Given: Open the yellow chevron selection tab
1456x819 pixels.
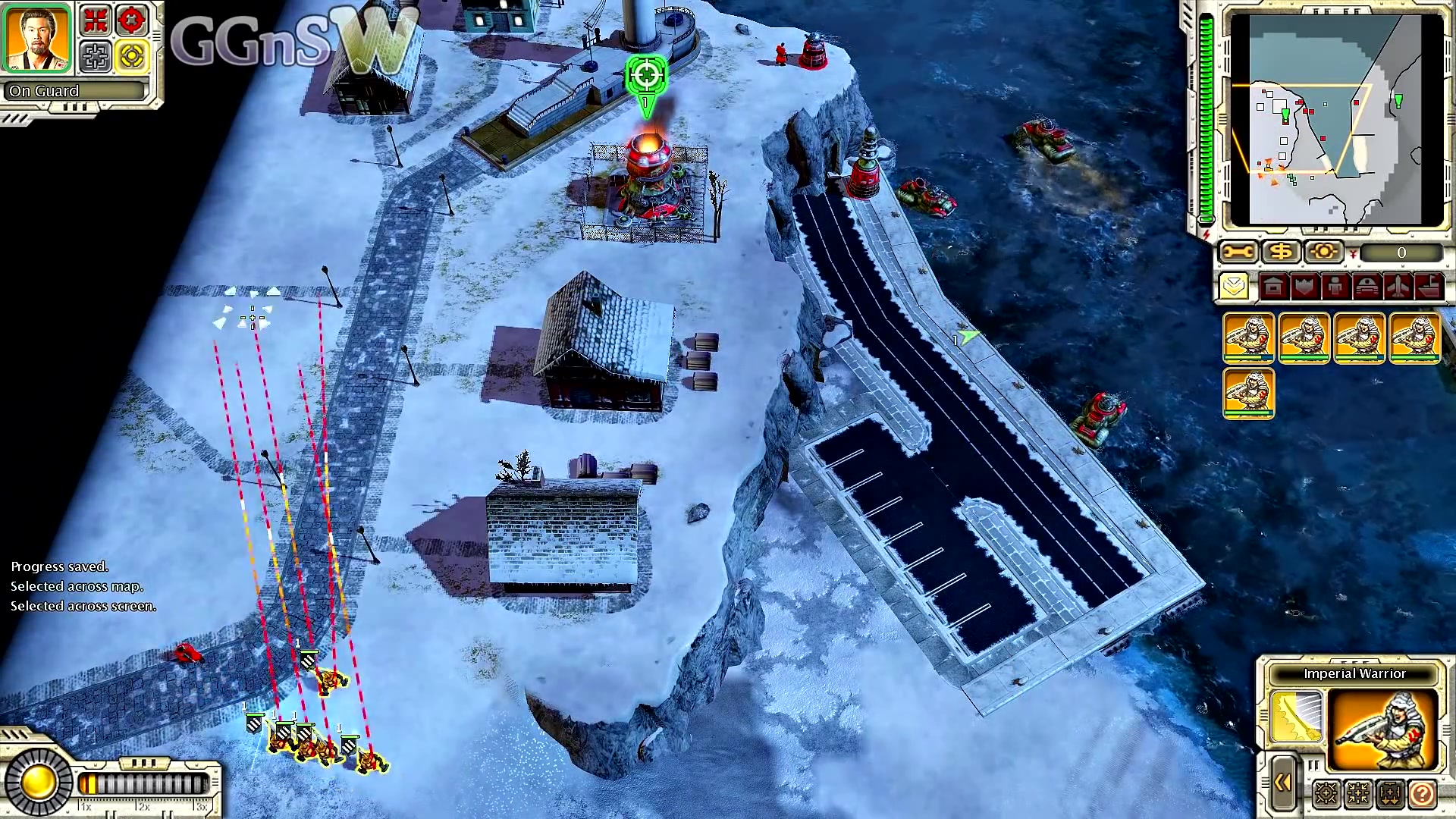Looking at the screenshot, I should coord(1235,287).
